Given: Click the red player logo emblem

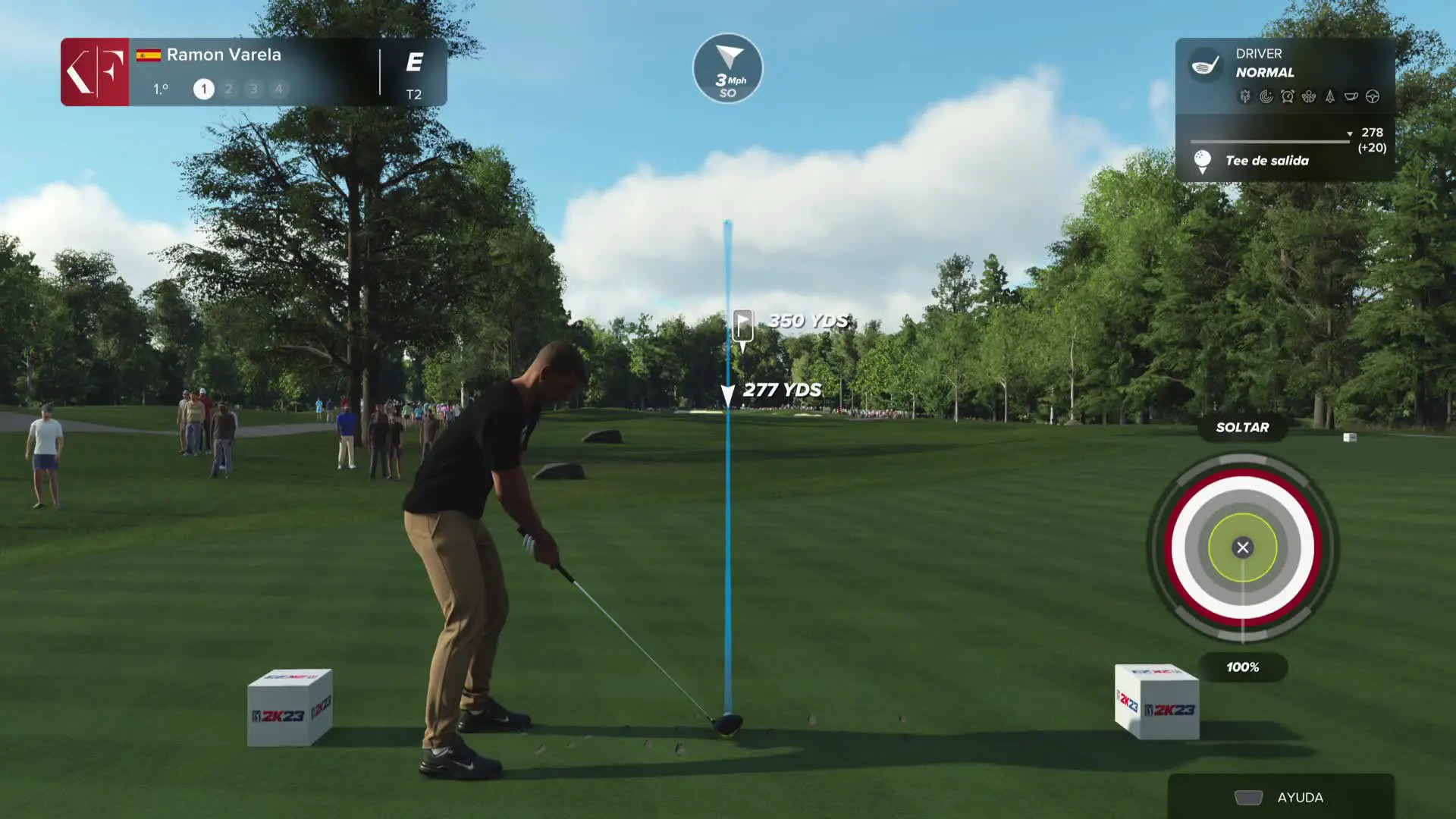Looking at the screenshot, I should pos(95,72).
